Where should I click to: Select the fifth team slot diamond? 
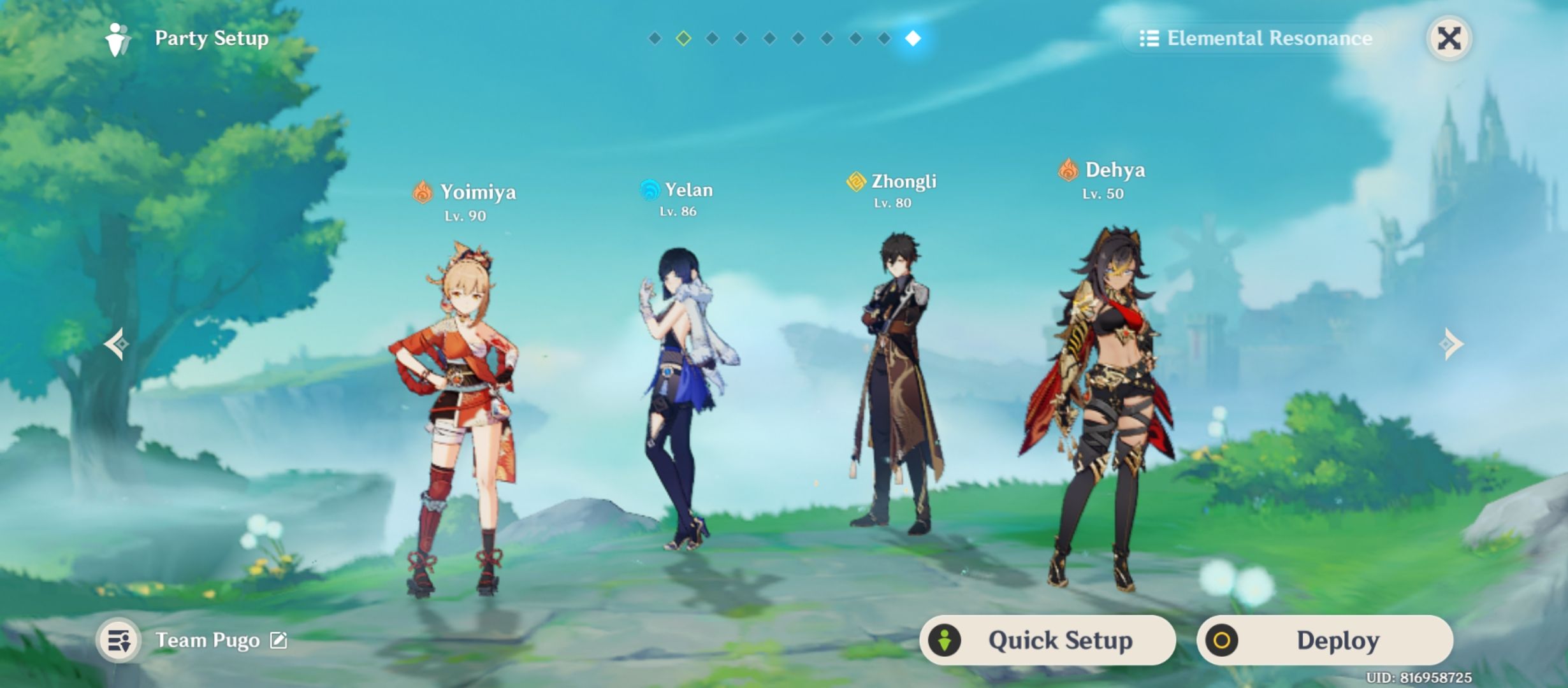tap(768, 38)
